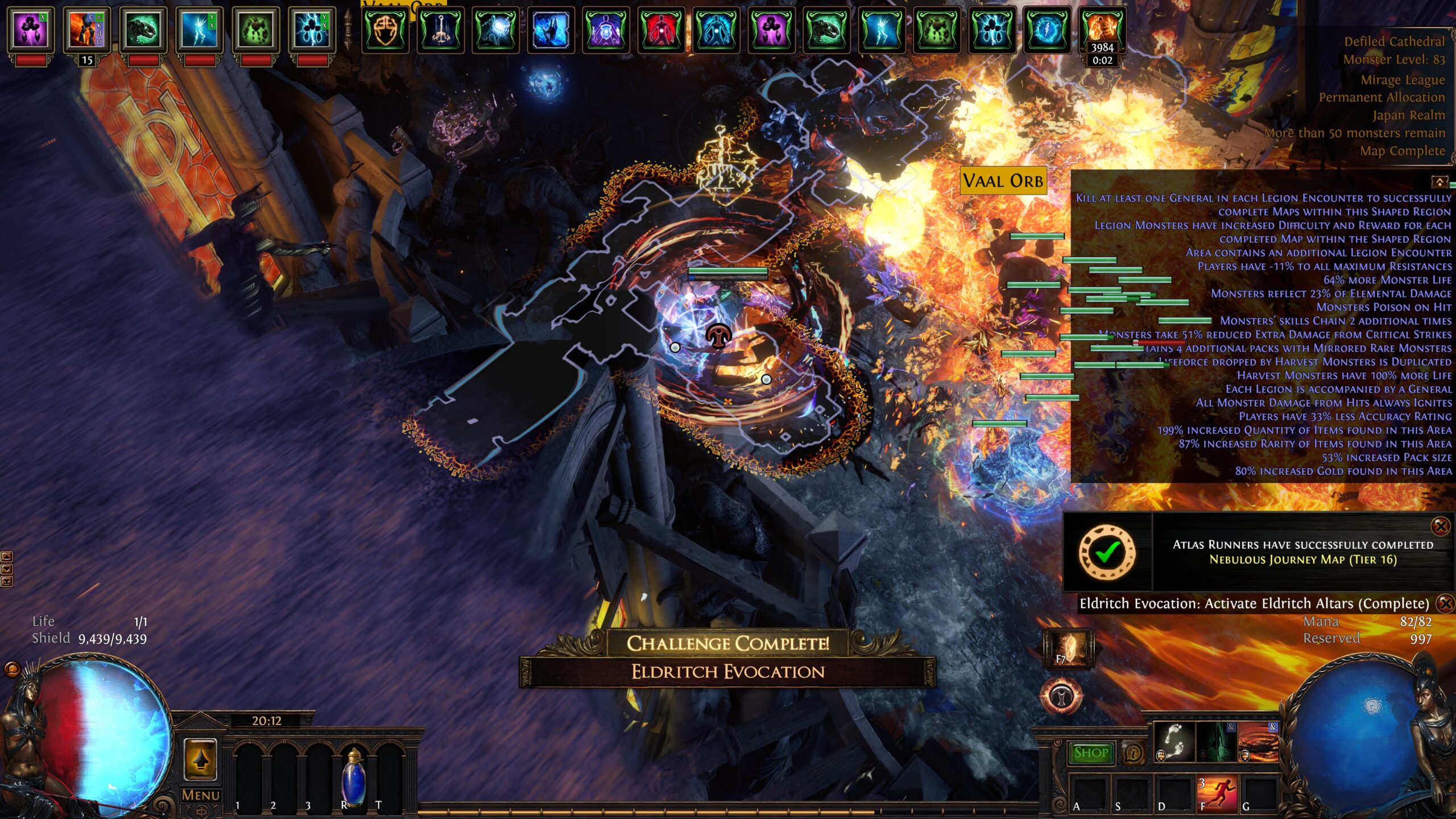Select the fiery swirl skill slot

pos(1258,741)
